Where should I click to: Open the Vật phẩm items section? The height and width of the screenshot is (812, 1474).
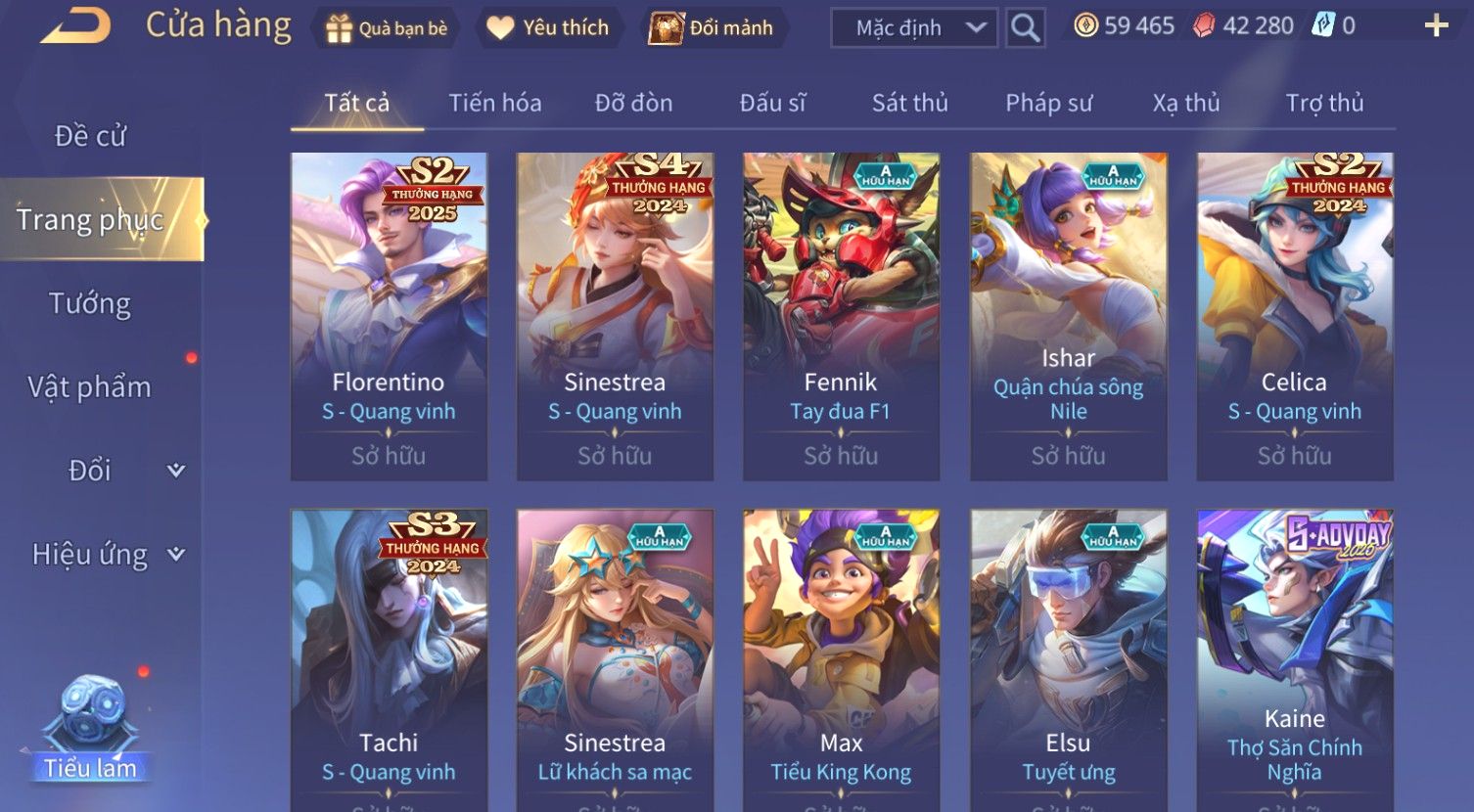pos(90,387)
